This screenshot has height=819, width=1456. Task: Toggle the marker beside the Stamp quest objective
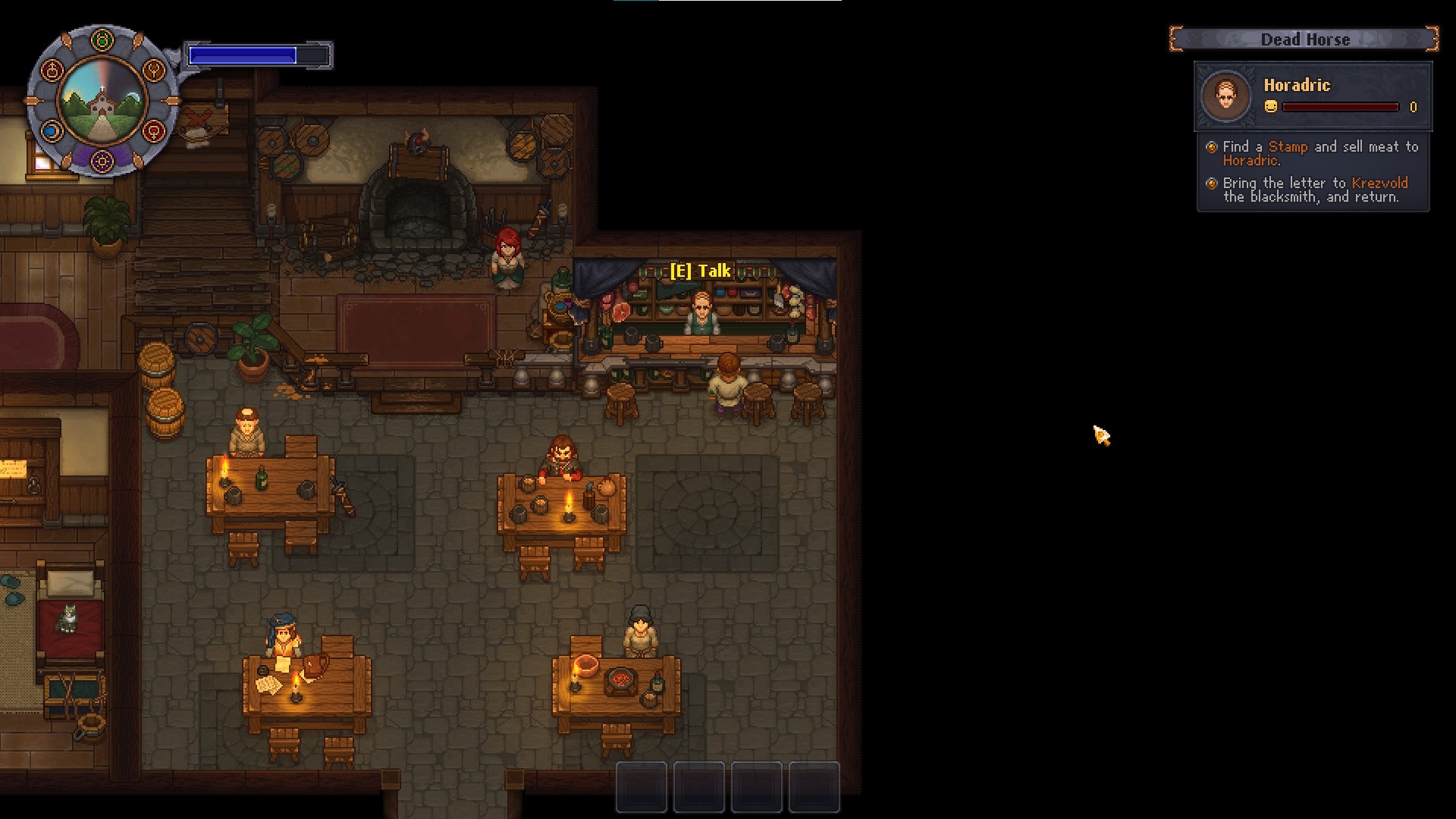tap(1212, 147)
